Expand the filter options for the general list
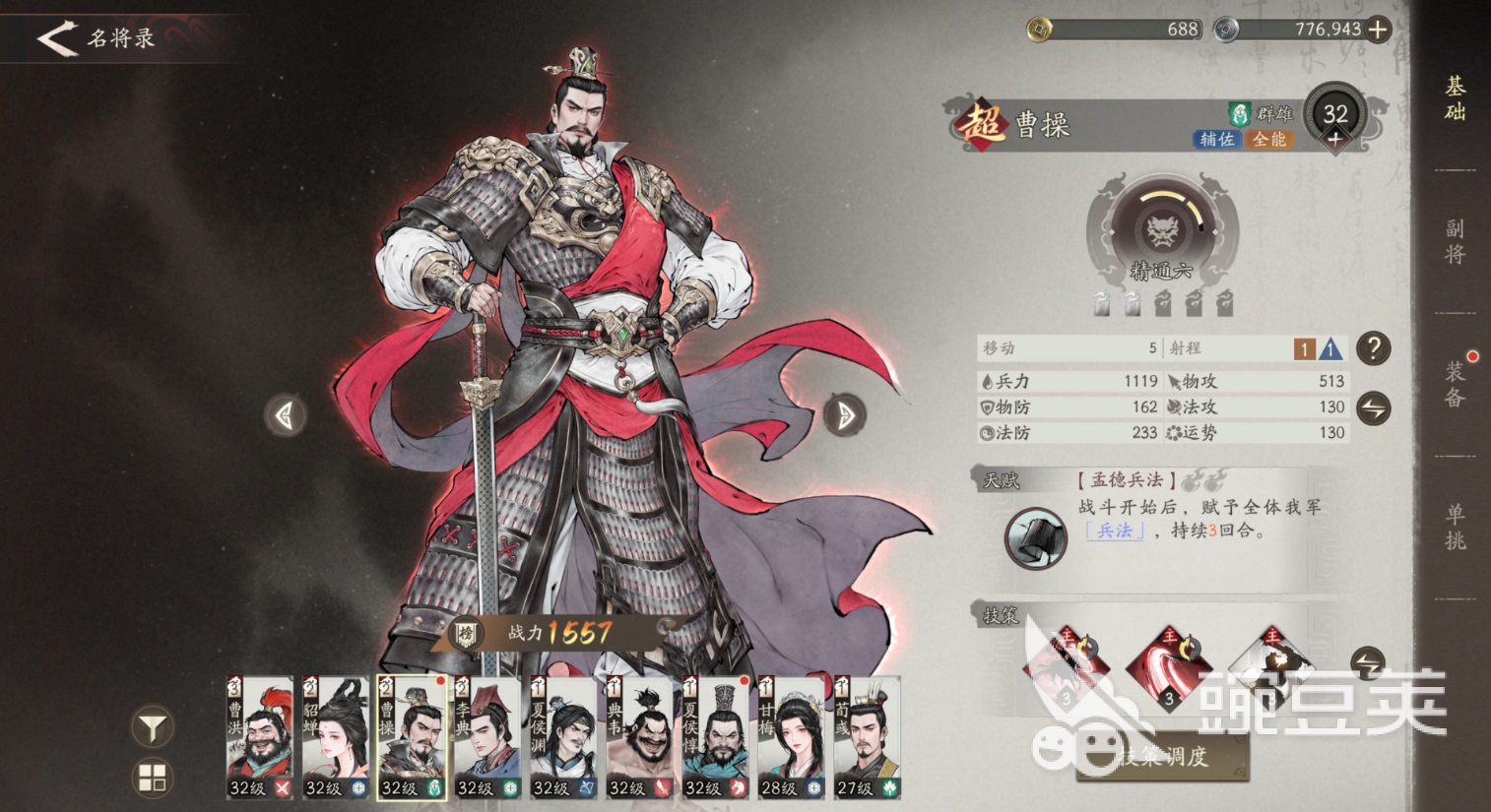Image resolution: width=1491 pixels, height=812 pixels. pos(152,725)
